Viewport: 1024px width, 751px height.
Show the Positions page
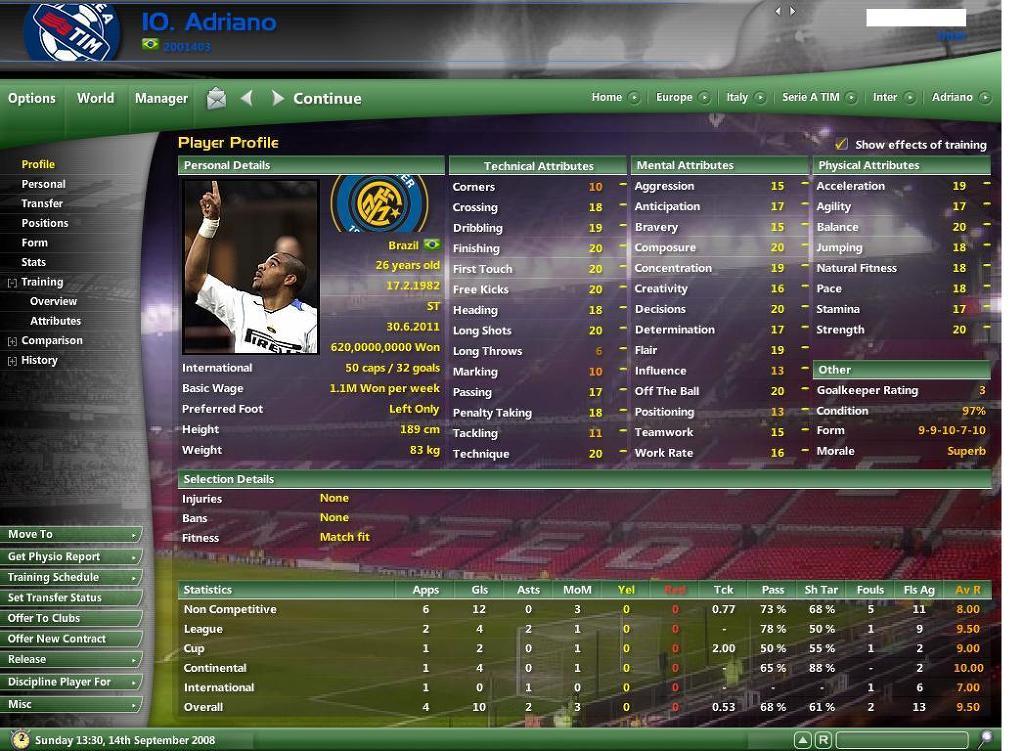point(45,223)
